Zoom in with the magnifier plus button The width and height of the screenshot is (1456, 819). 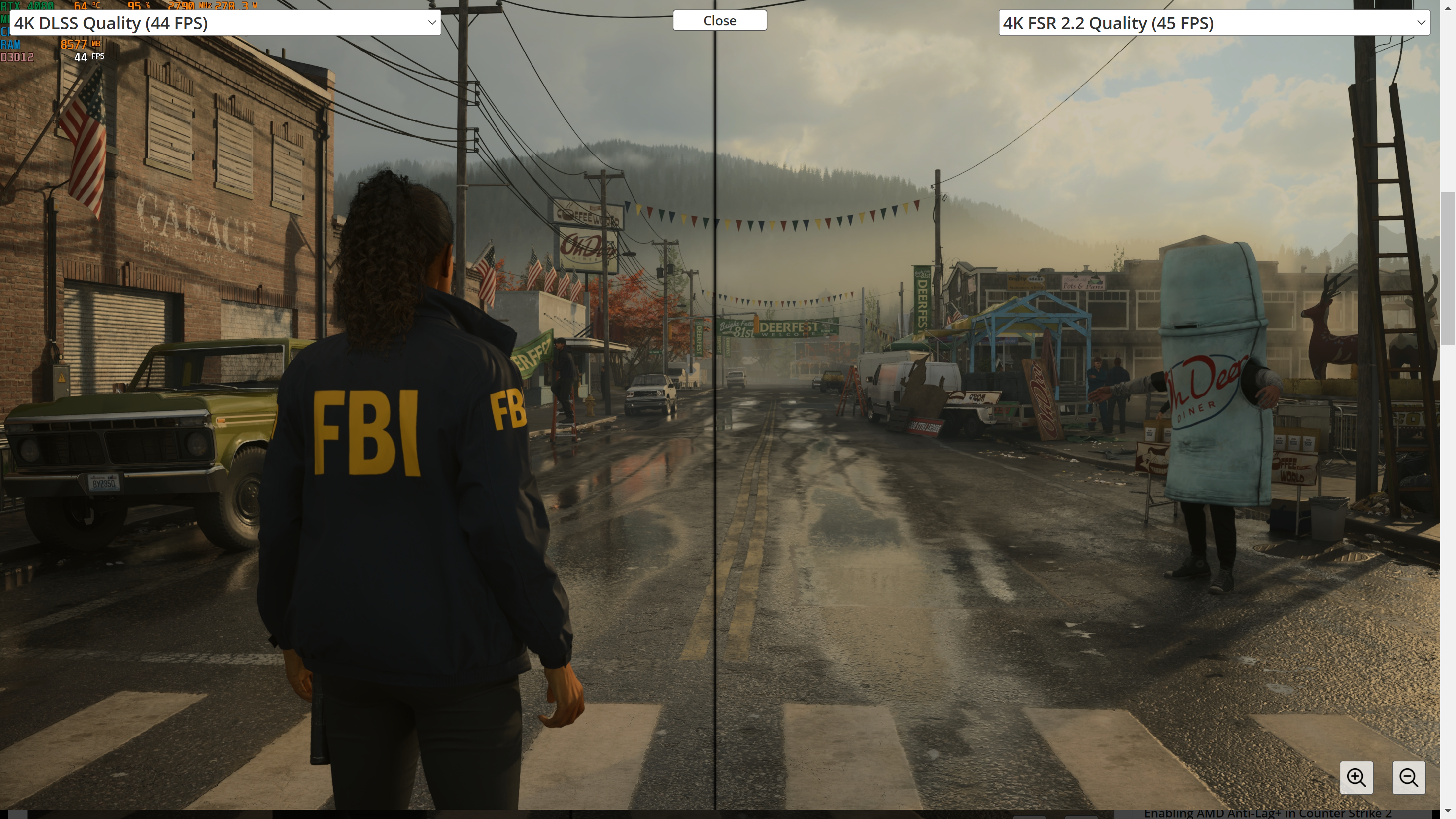[x=1356, y=777]
